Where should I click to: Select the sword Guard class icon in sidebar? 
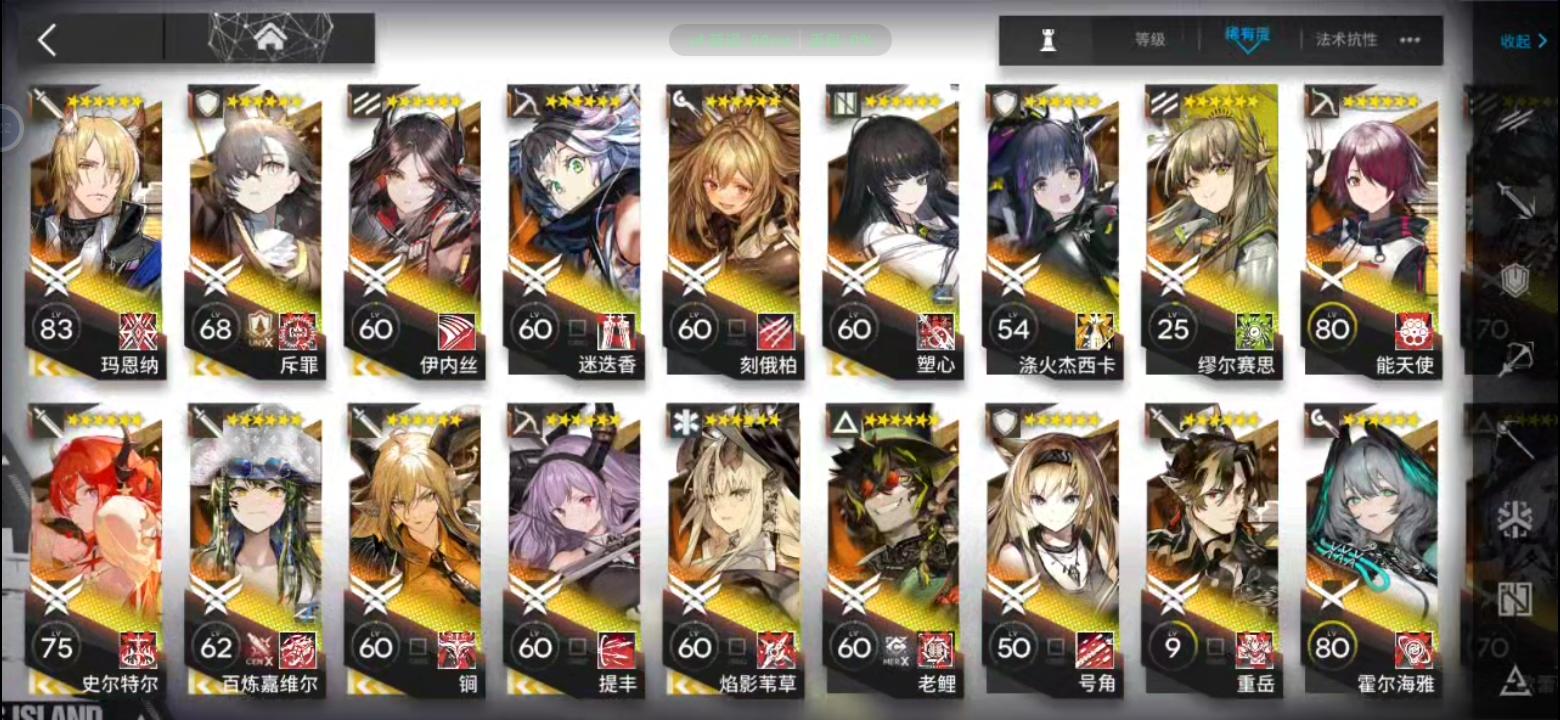[x=1514, y=198]
